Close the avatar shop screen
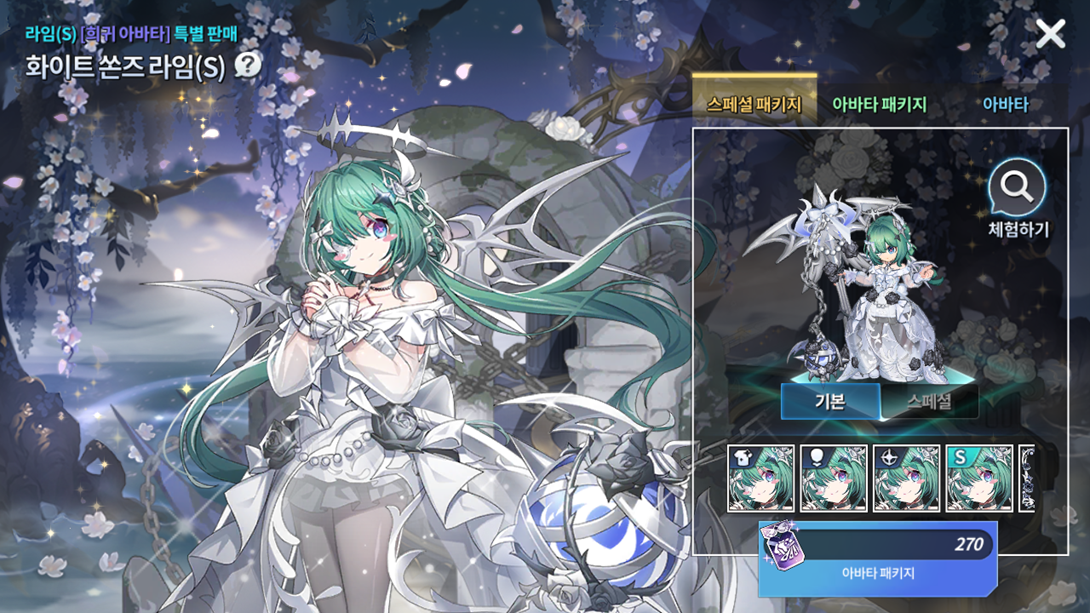1090x613 pixels. (x=1050, y=35)
